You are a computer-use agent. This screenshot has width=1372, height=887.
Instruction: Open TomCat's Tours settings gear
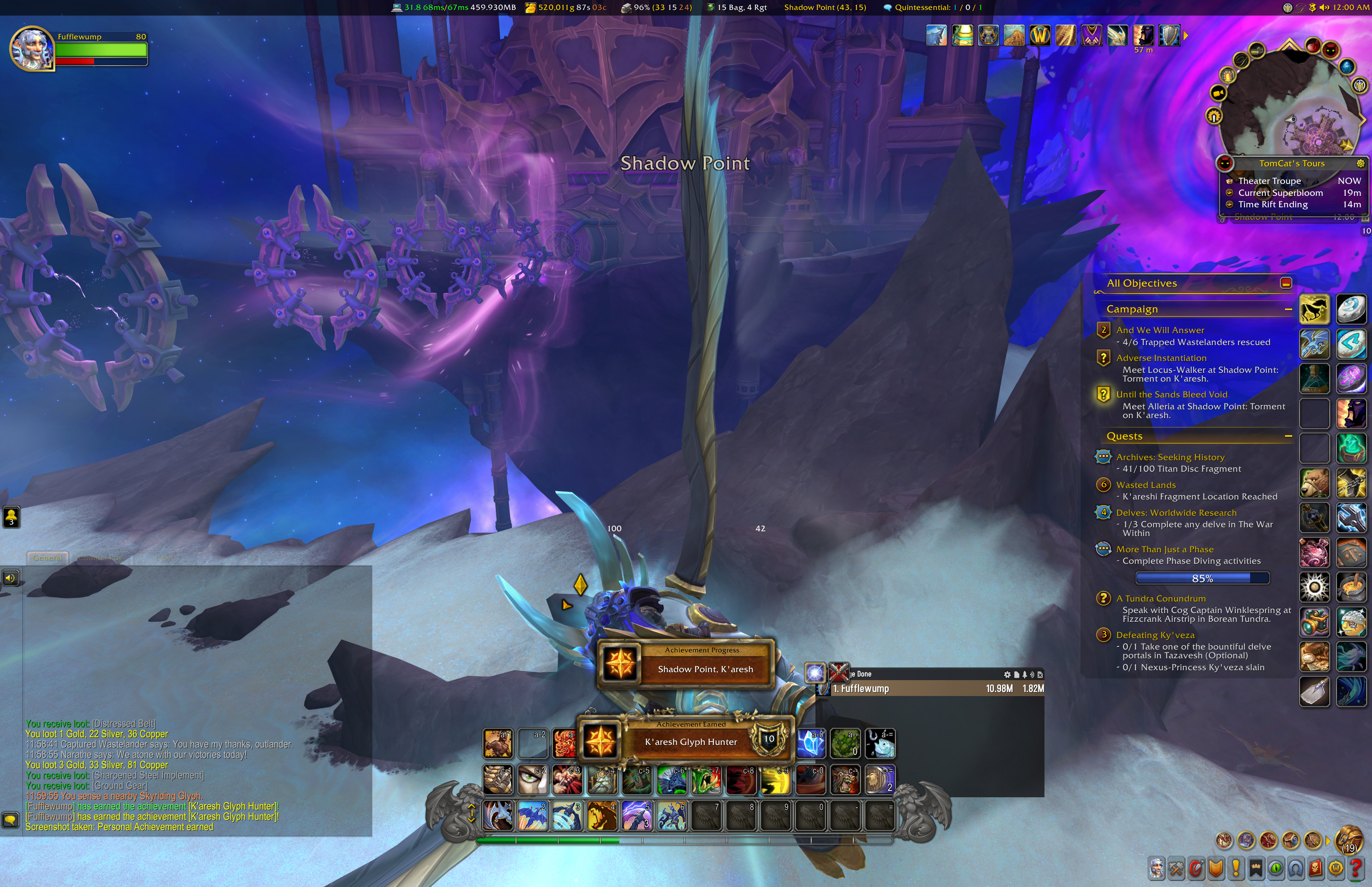point(1360,164)
